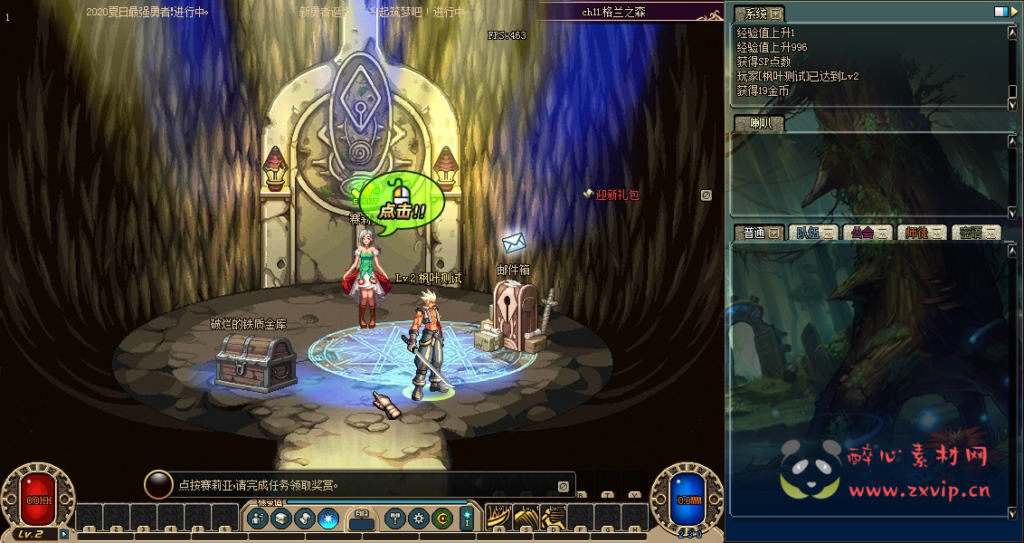Open the 公会 chat channel tab
1024x543 pixels.
(866, 233)
